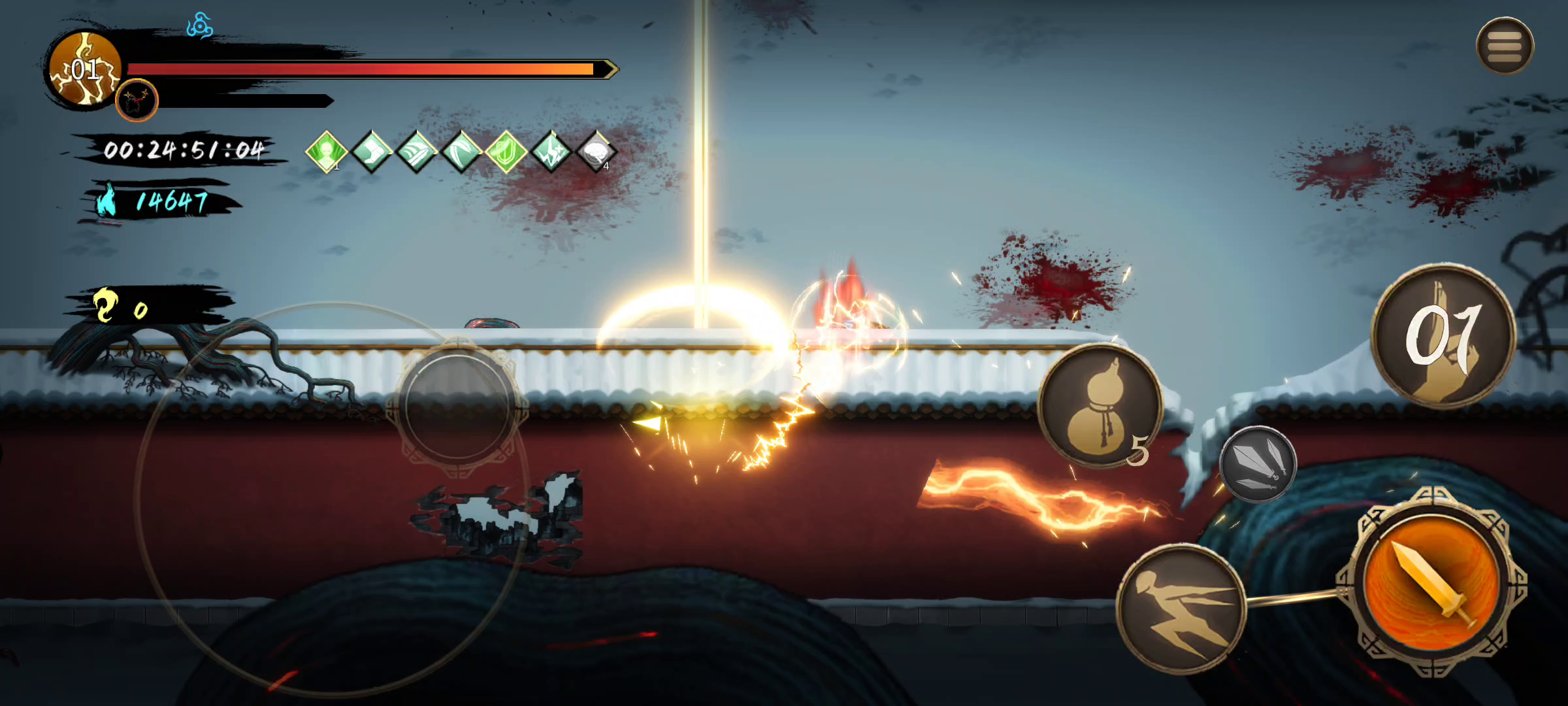Inspect the lightning bolt buff icon
This screenshot has height=706, width=1568.
point(551,152)
